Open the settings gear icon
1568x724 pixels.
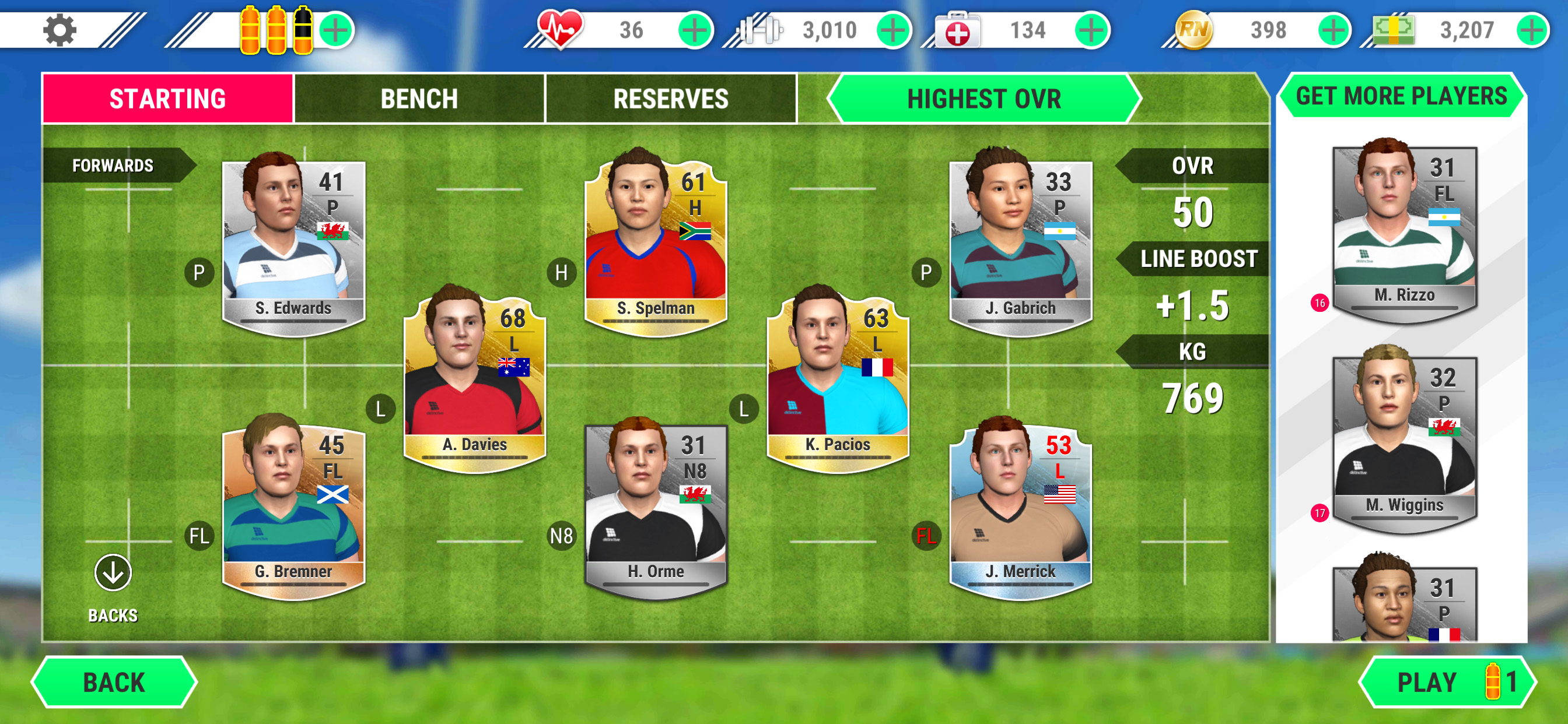click(60, 30)
